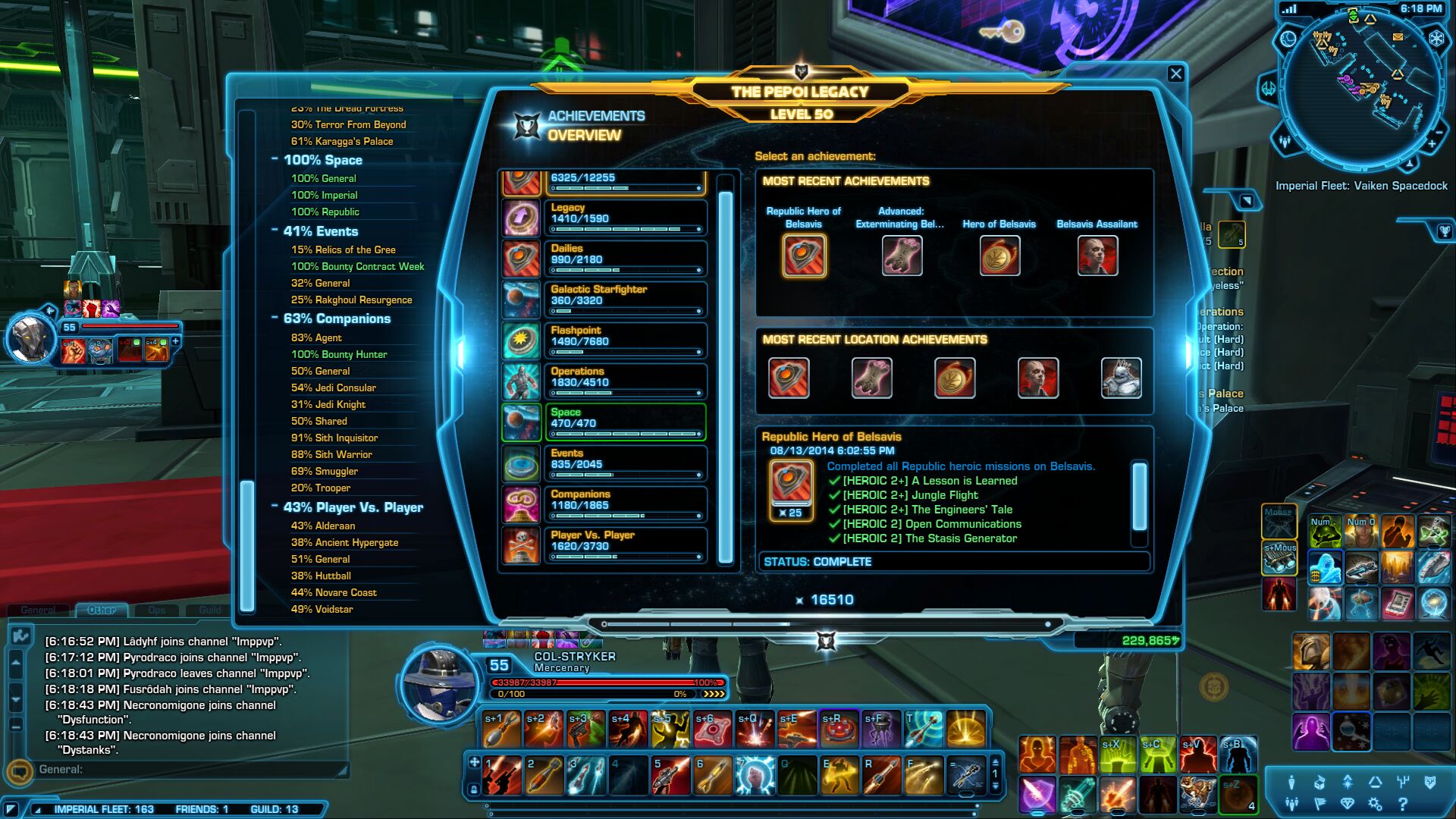View the Belsavis Assailant recent achievement
This screenshot has width=1456, height=819.
point(1097,255)
